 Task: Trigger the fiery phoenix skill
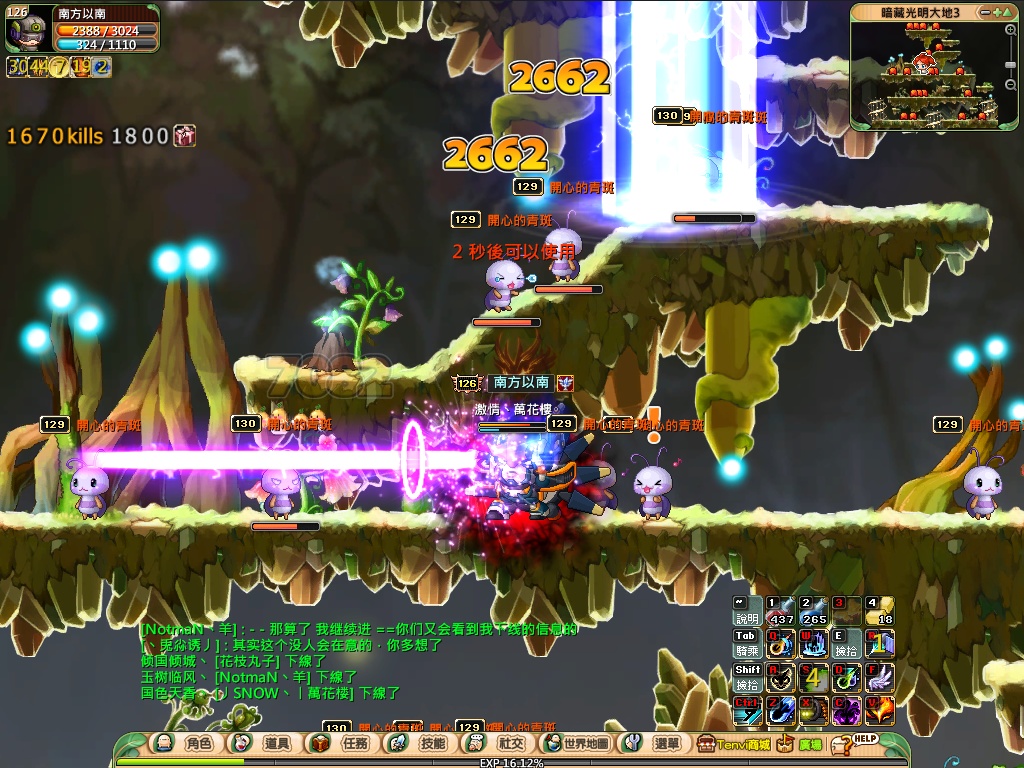tap(879, 710)
